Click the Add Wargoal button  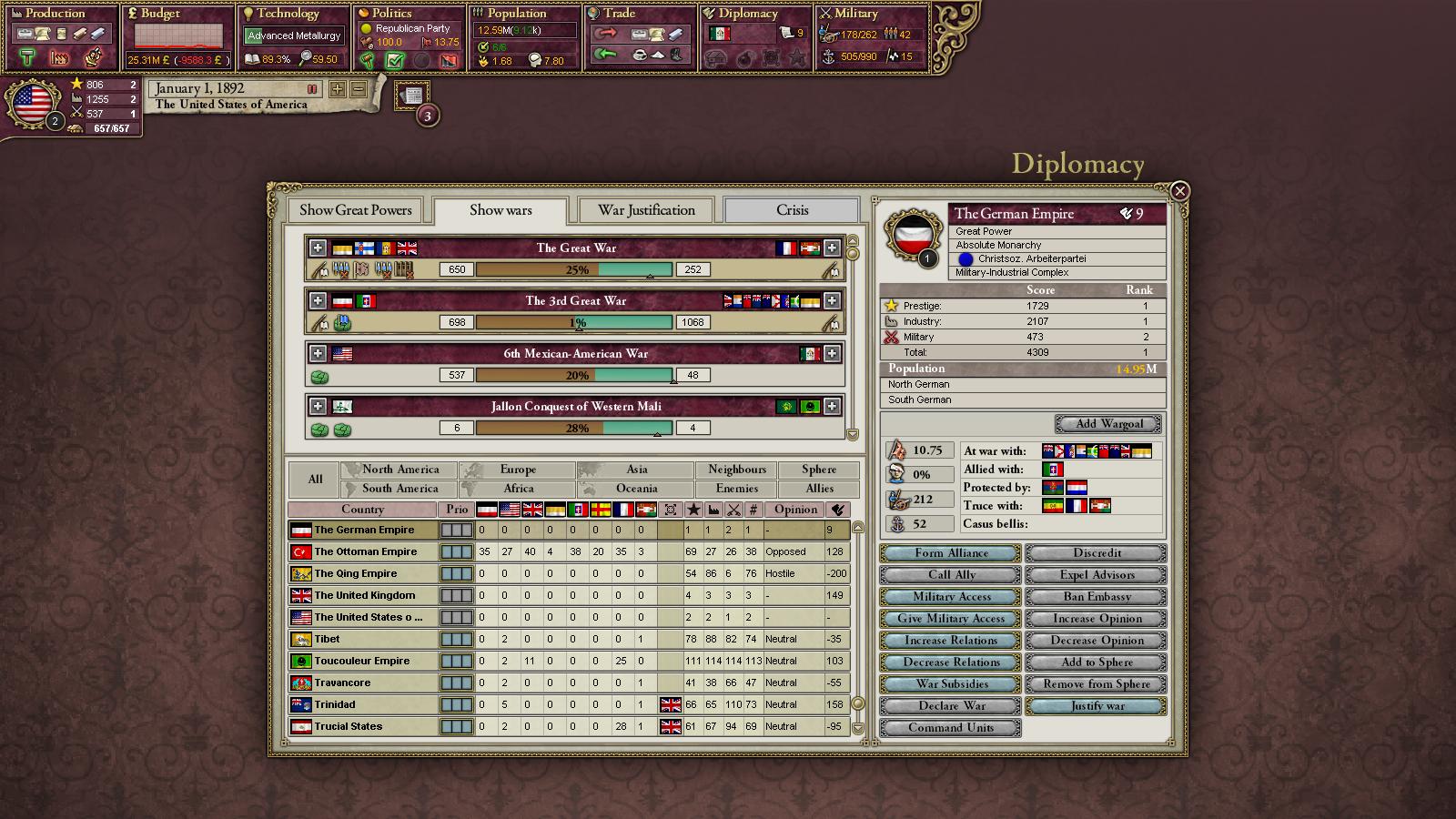pyautogui.click(x=1108, y=424)
